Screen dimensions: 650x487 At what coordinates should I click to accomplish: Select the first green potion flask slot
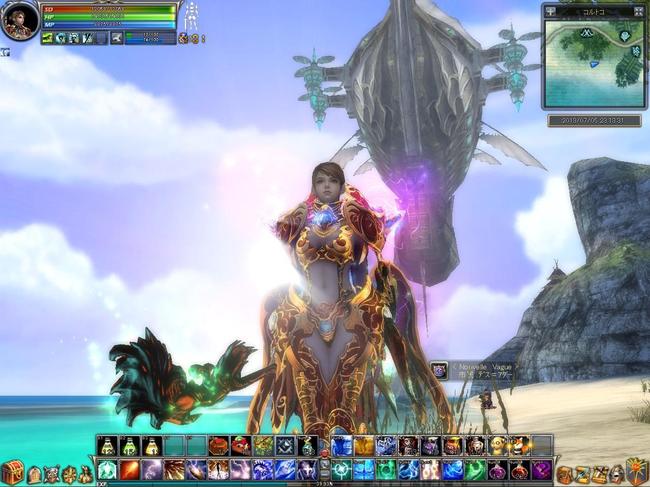pos(108,446)
